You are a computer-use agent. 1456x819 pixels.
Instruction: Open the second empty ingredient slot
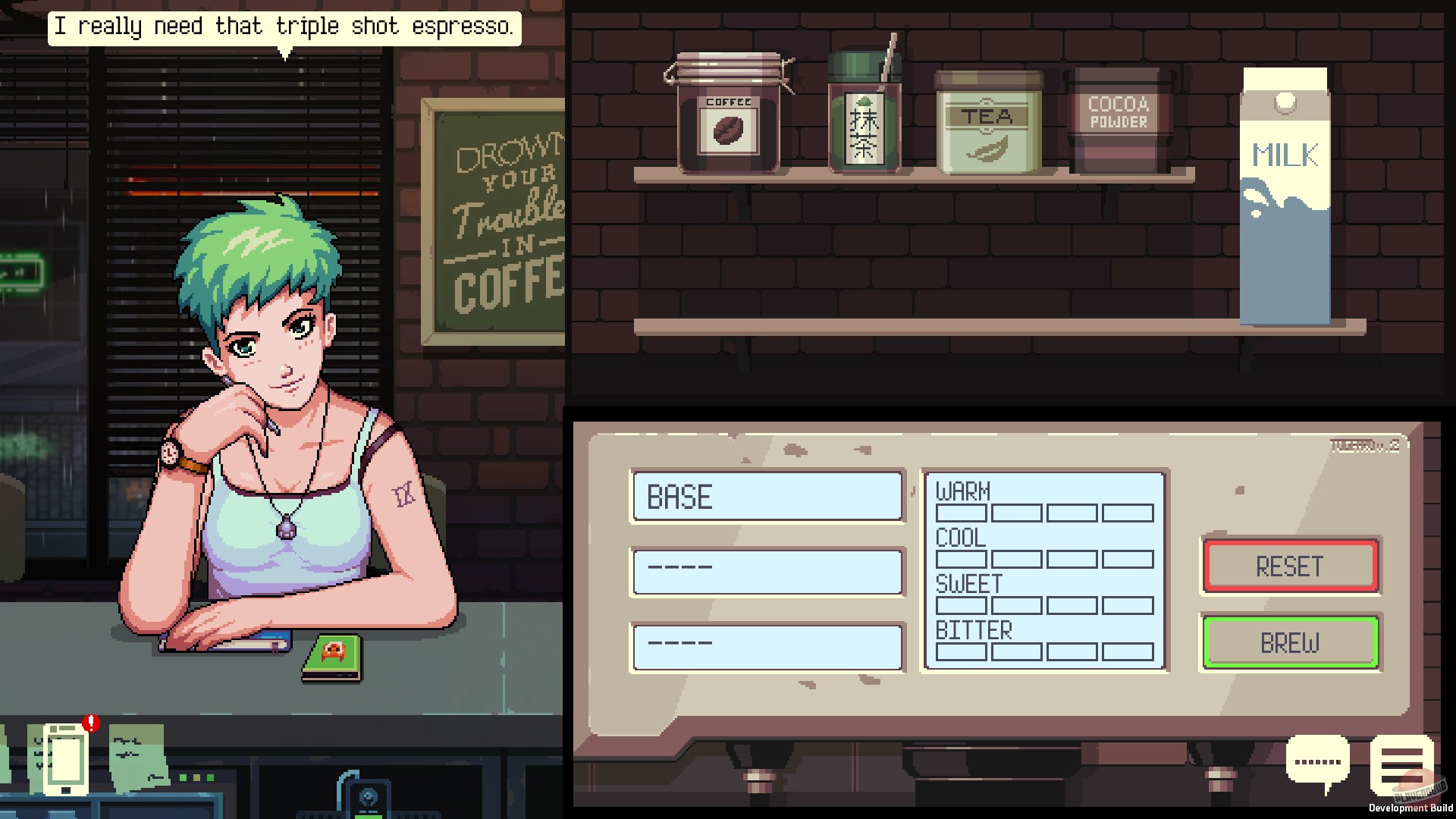point(767,572)
